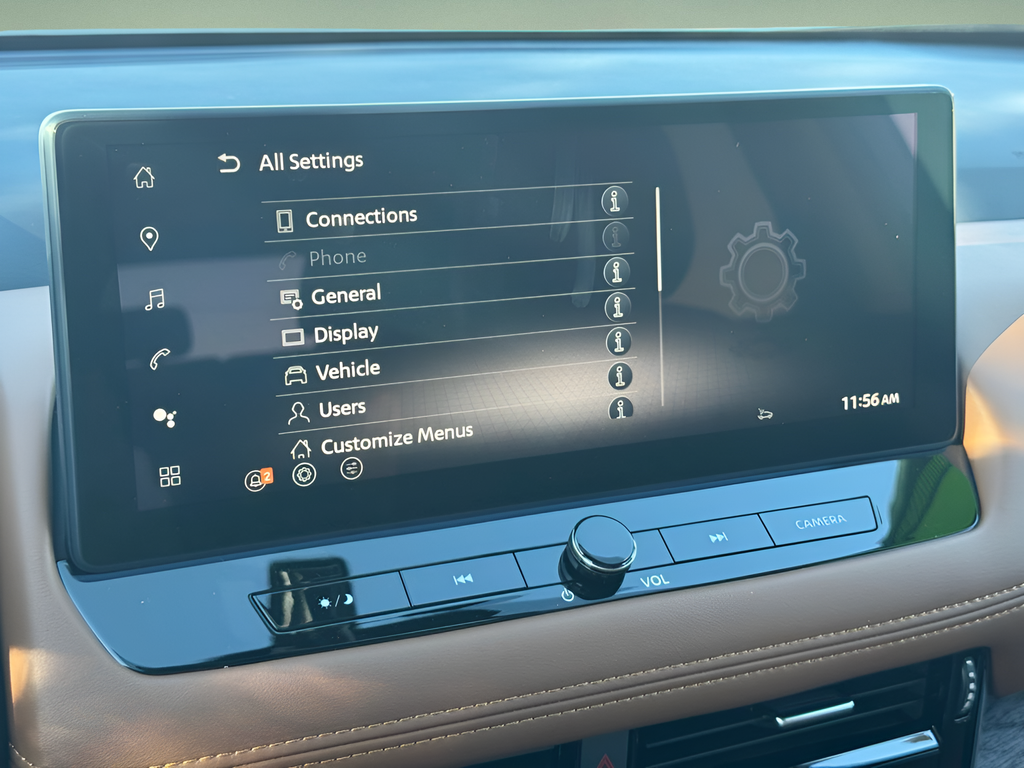Activate the voice assistant dots icon
Screen dimensions: 1024x768
165,418
